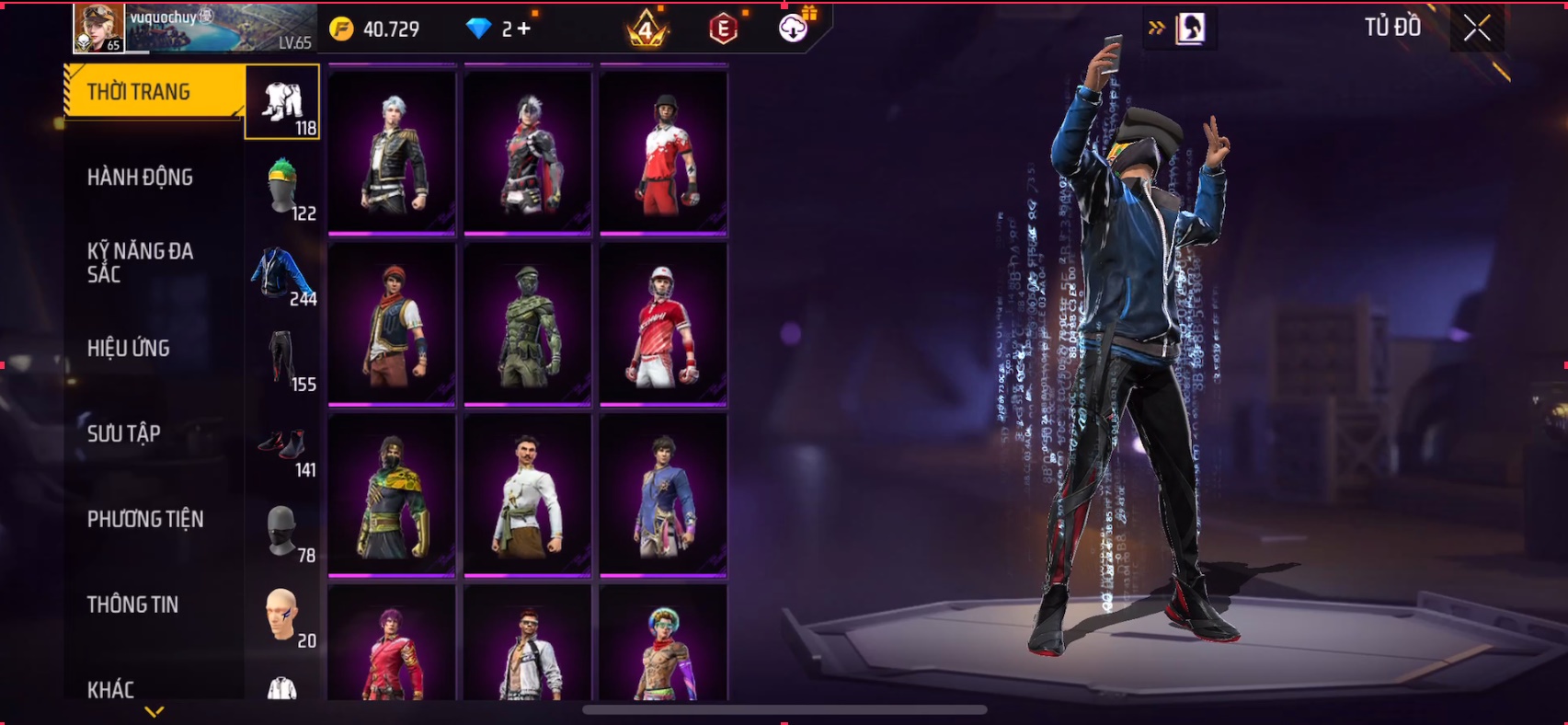The width and height of the screenshot is (1568, 725).
Task: Open the Sưu Tập section
Action: click(124, 433)
